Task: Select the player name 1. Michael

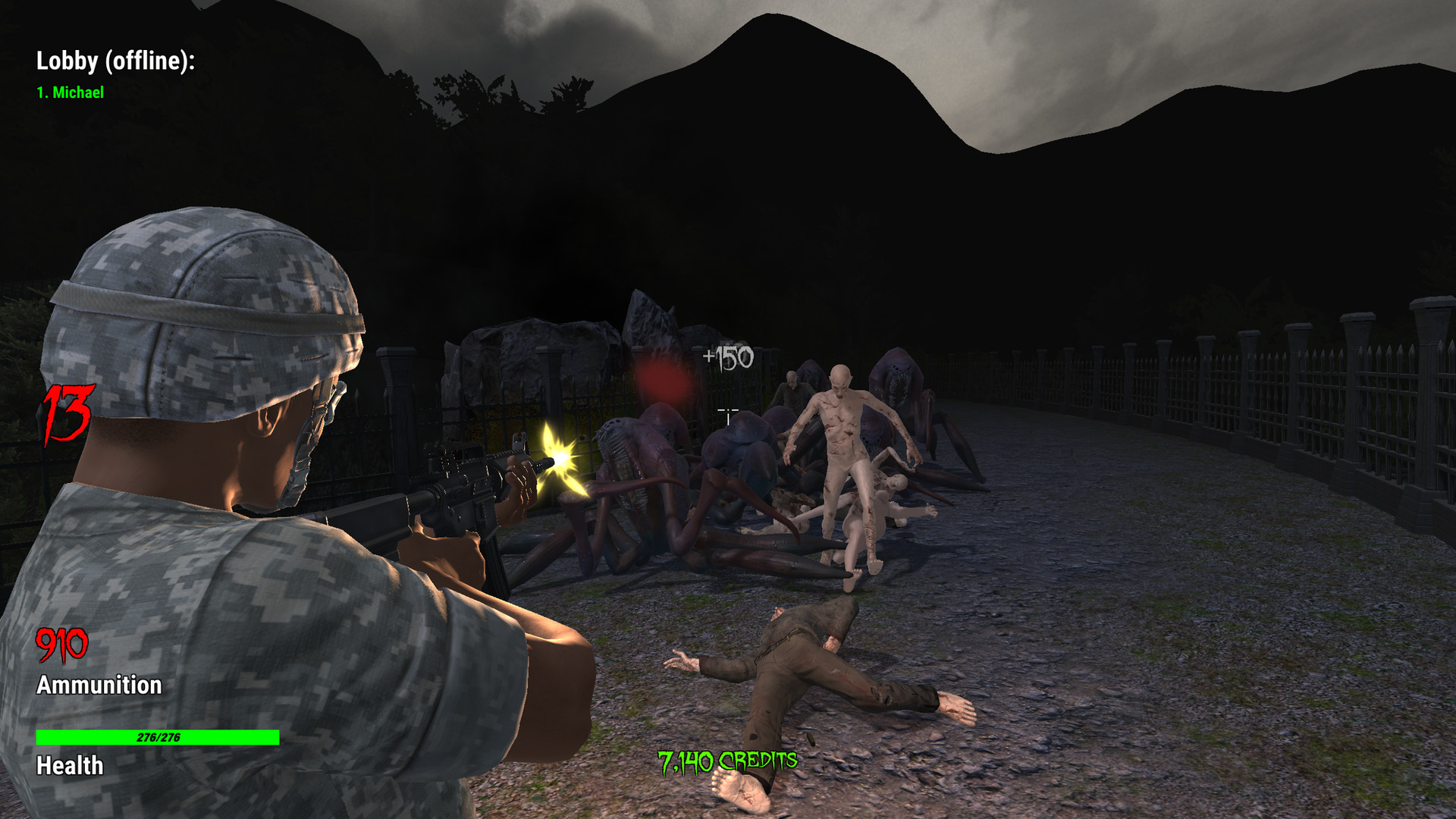Action: (71, 93)
